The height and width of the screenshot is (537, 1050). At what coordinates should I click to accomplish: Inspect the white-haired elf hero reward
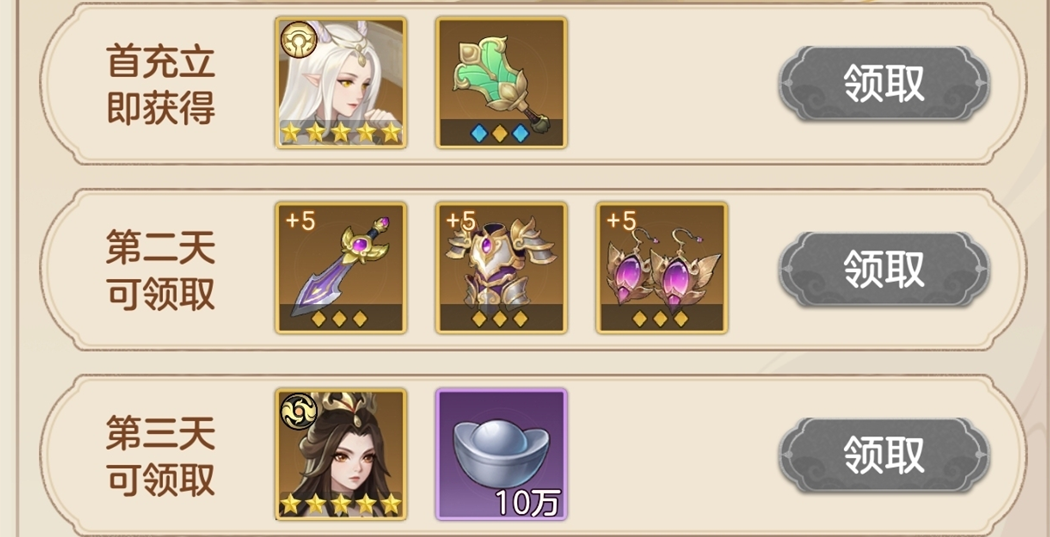pyautogui.click(x=341, y=83)
